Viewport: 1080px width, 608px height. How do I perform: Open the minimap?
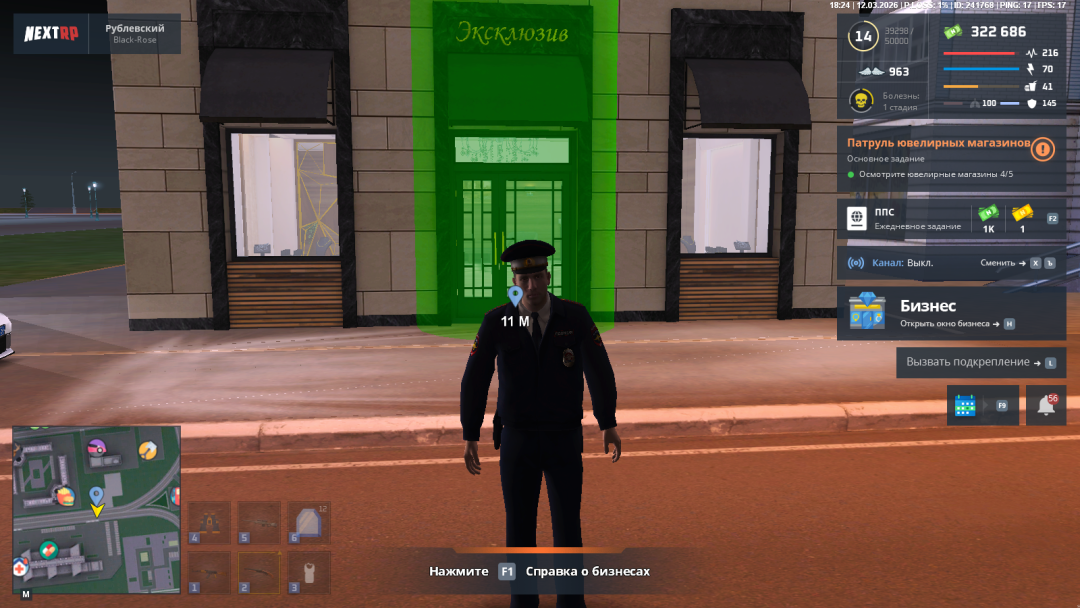(96, 510)
